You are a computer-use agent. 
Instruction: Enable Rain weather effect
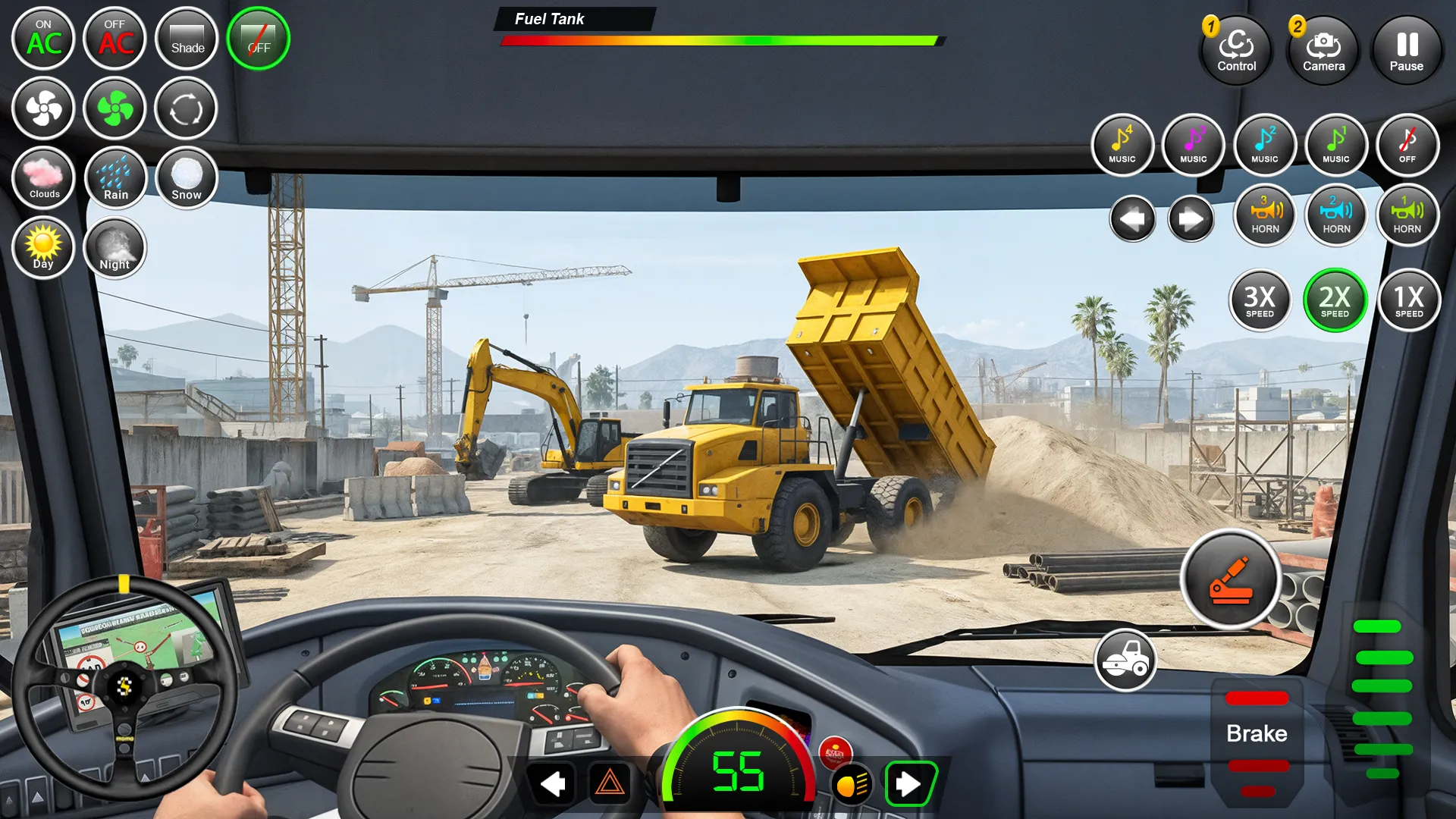click(x=115, y=178)
